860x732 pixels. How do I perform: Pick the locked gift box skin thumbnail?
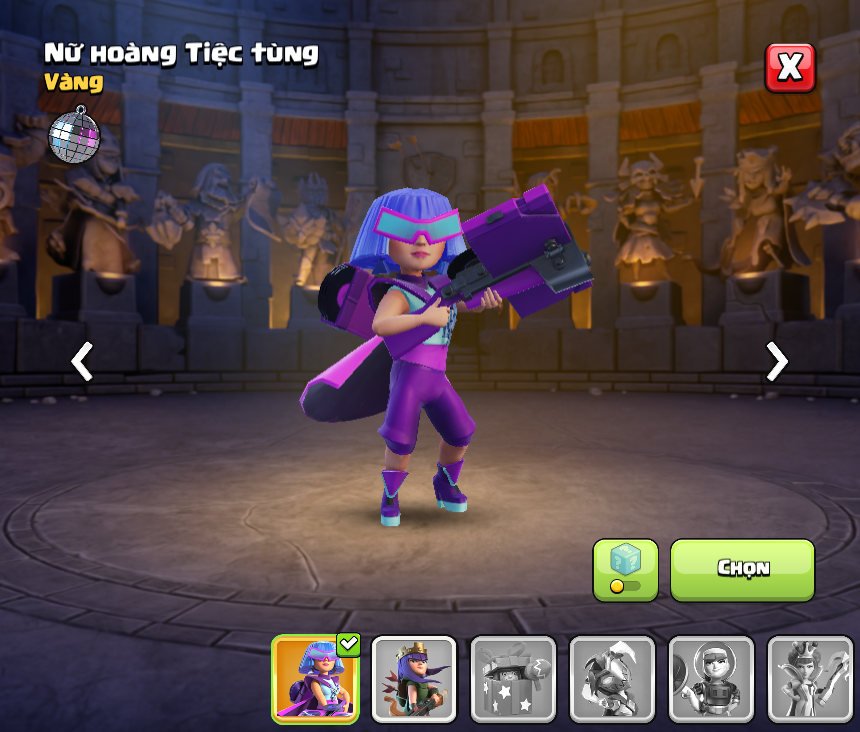pyautogui.click(x=513, y=679)
